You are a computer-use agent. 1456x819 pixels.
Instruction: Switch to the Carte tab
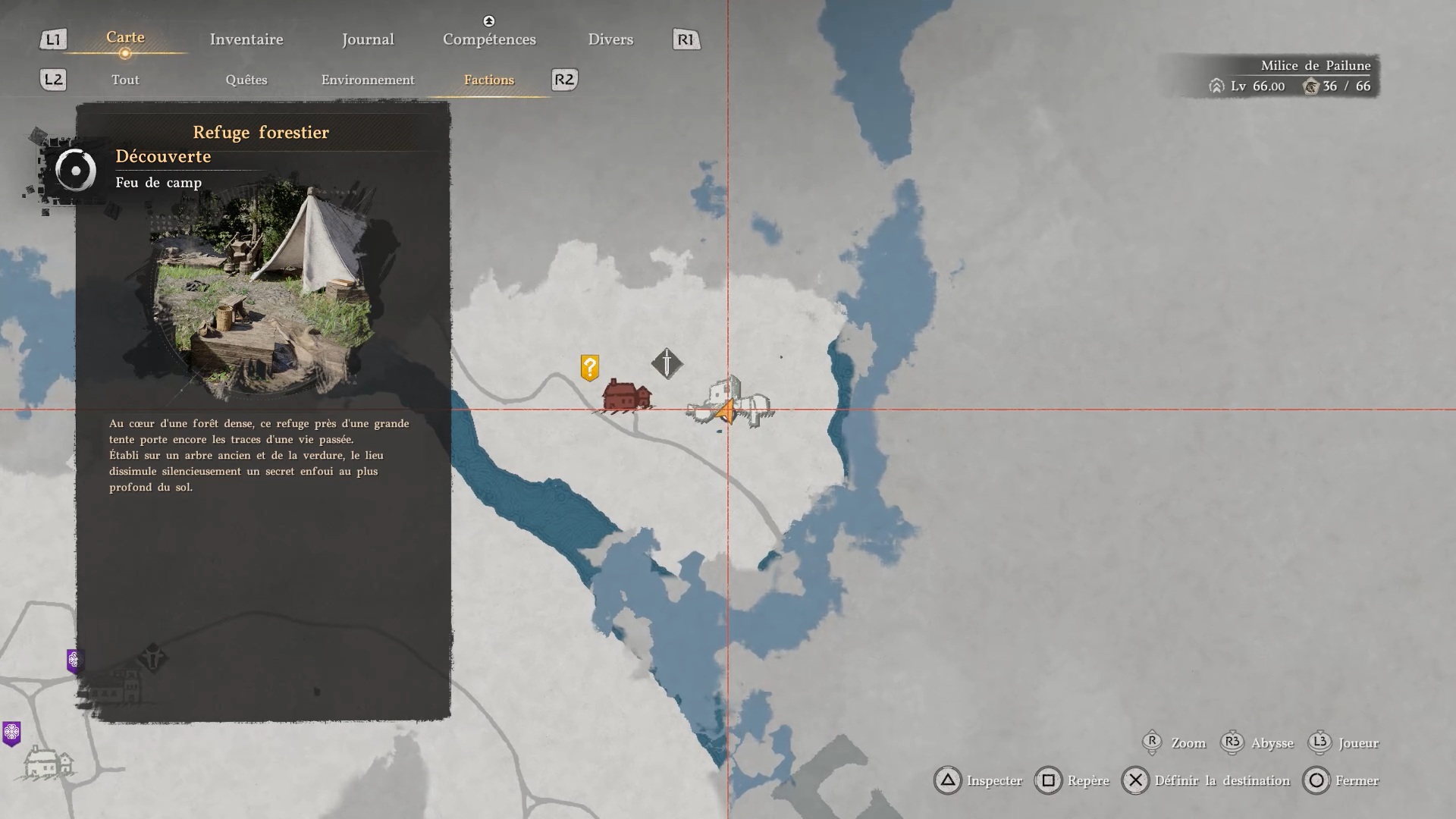tap(125, 38)
